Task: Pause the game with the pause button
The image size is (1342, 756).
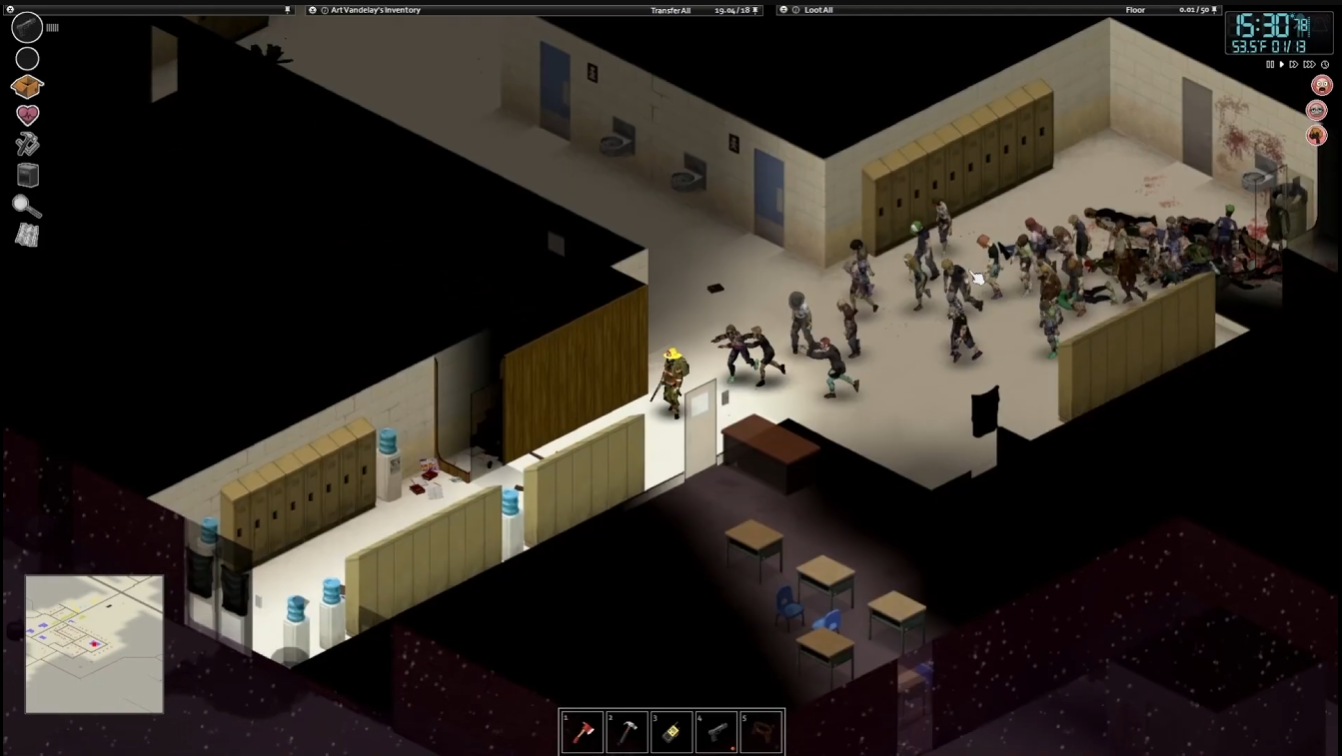Action: click(1270, 65)
